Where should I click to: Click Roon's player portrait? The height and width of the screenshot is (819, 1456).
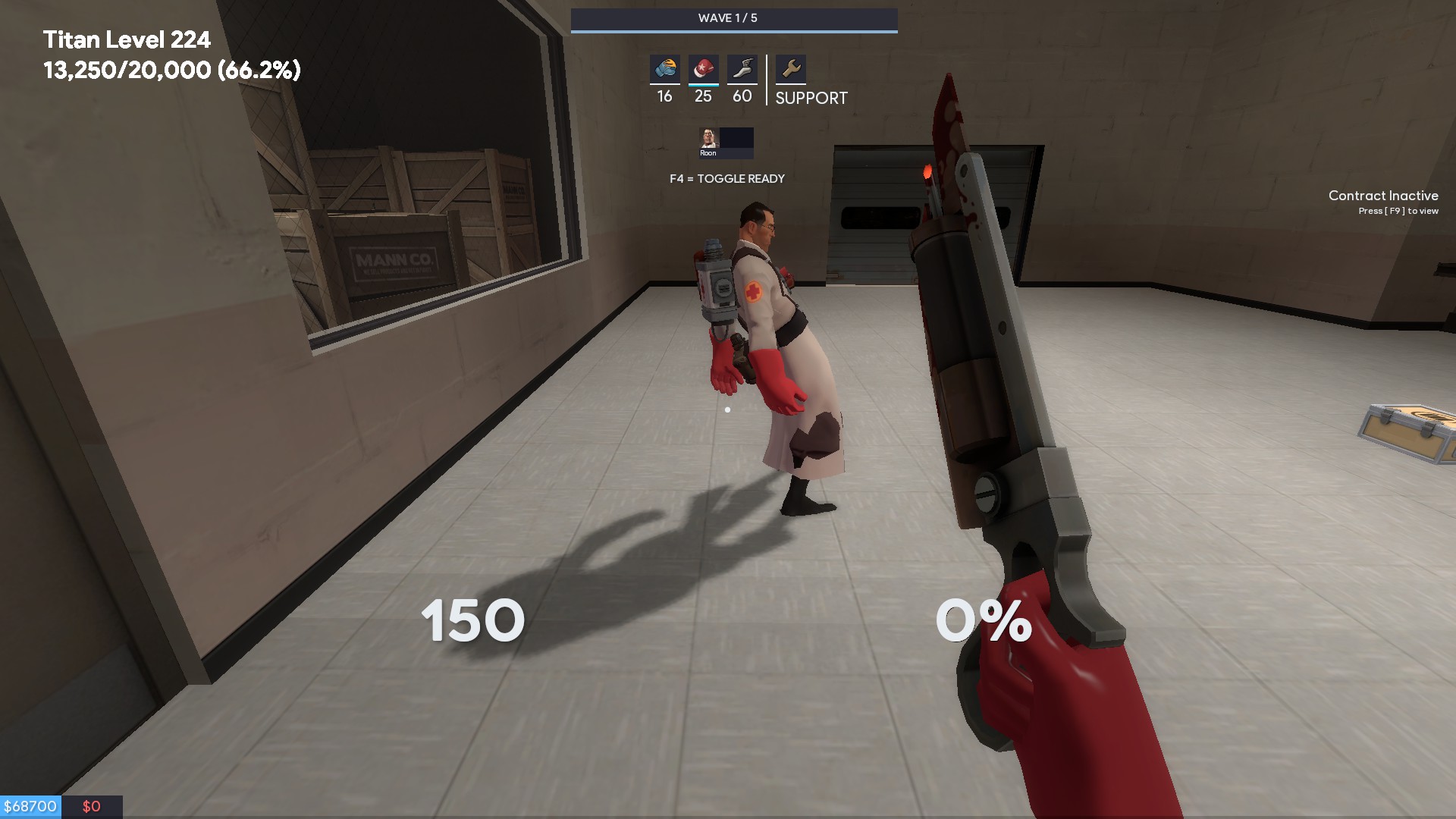point(708,140)
